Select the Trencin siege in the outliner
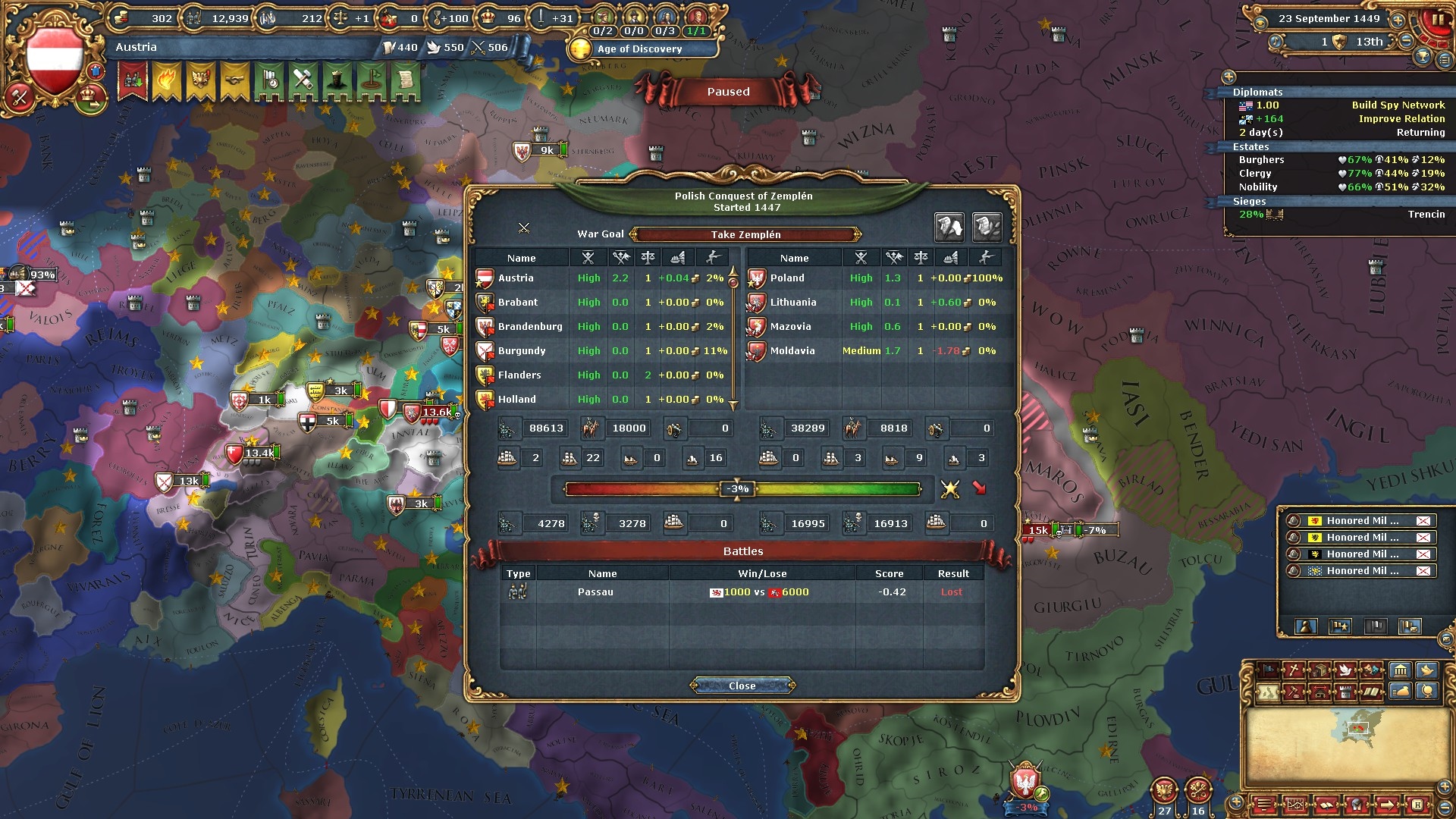 click(x=1426, y=215)
